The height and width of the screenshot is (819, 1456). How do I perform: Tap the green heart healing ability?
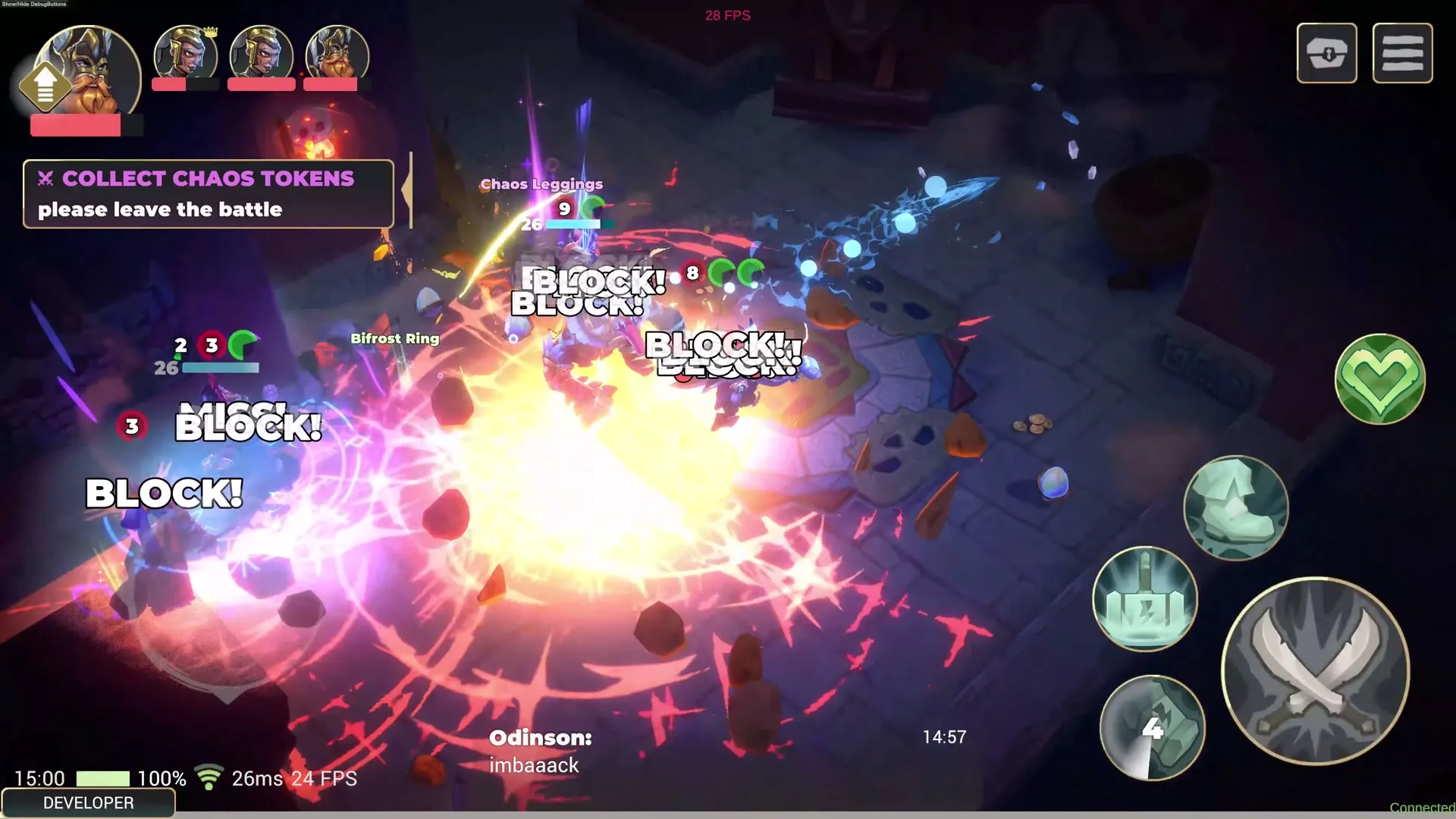point(1379,379)
